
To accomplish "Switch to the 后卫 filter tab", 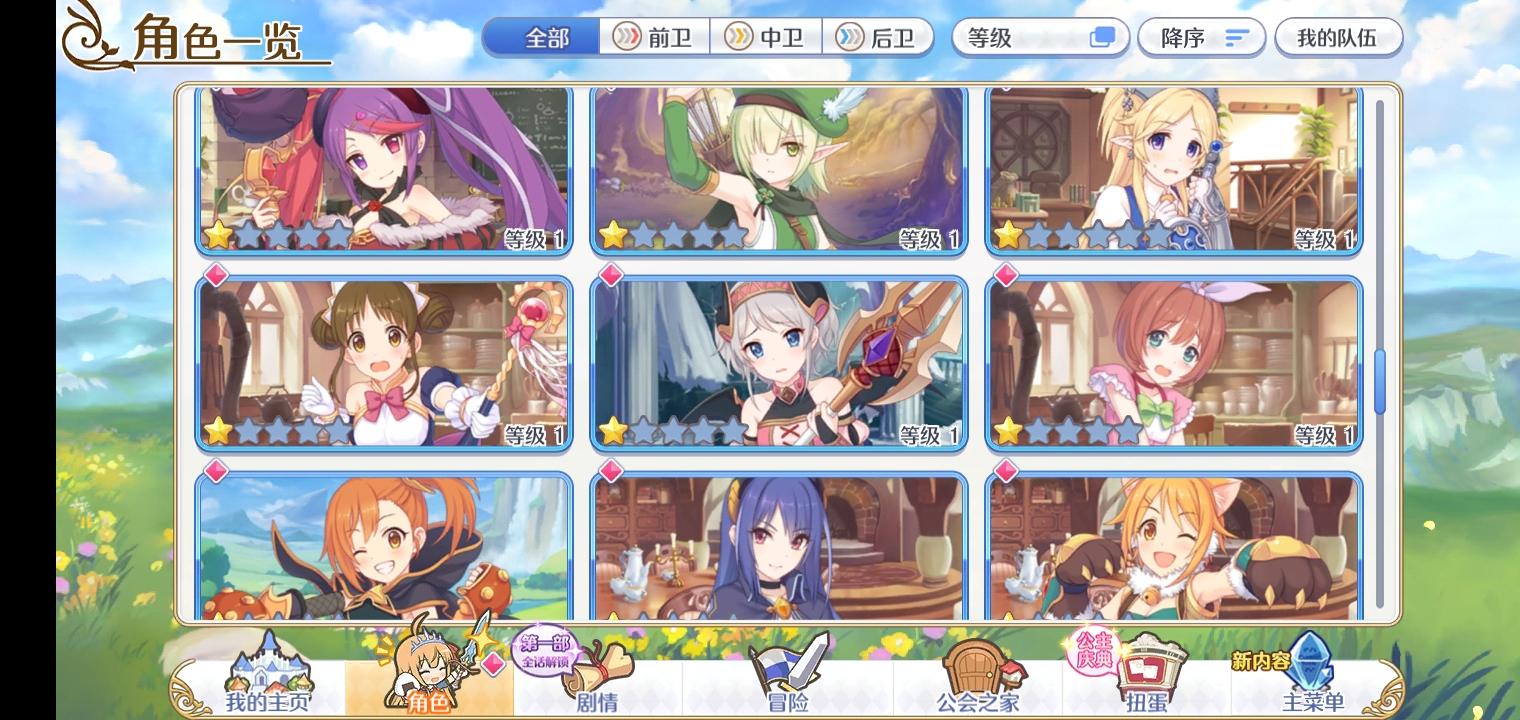I will [880, 37].
